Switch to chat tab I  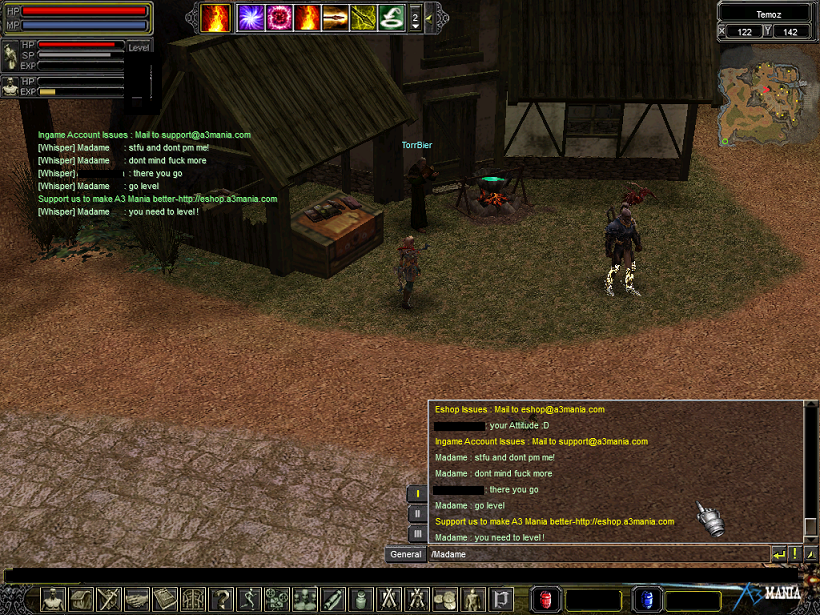point(417,494)
